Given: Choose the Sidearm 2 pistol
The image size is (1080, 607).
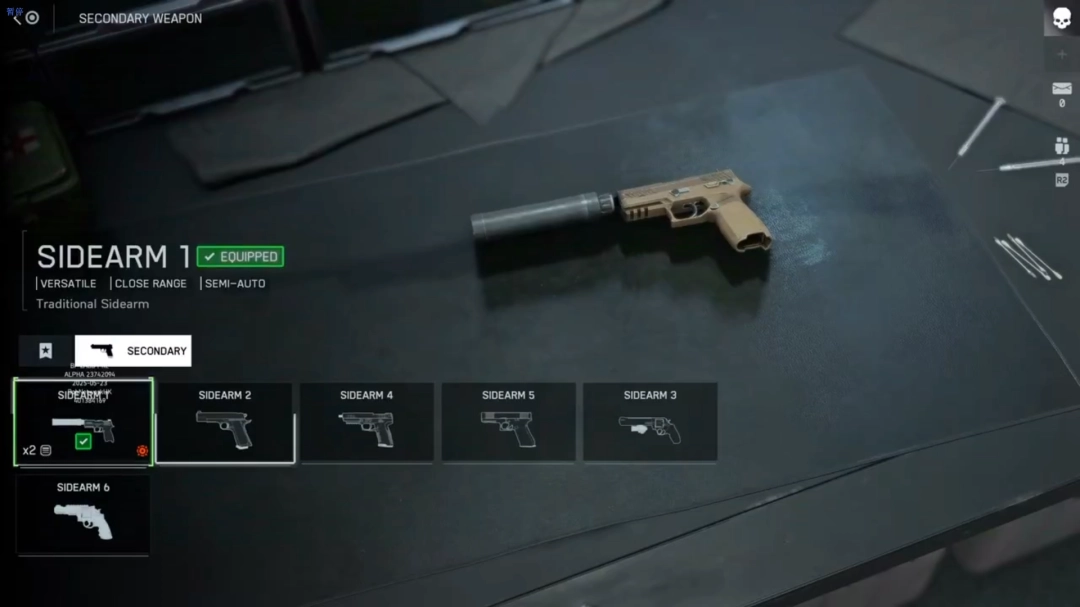Looking at the screenshot, I should tap(225, 422).
